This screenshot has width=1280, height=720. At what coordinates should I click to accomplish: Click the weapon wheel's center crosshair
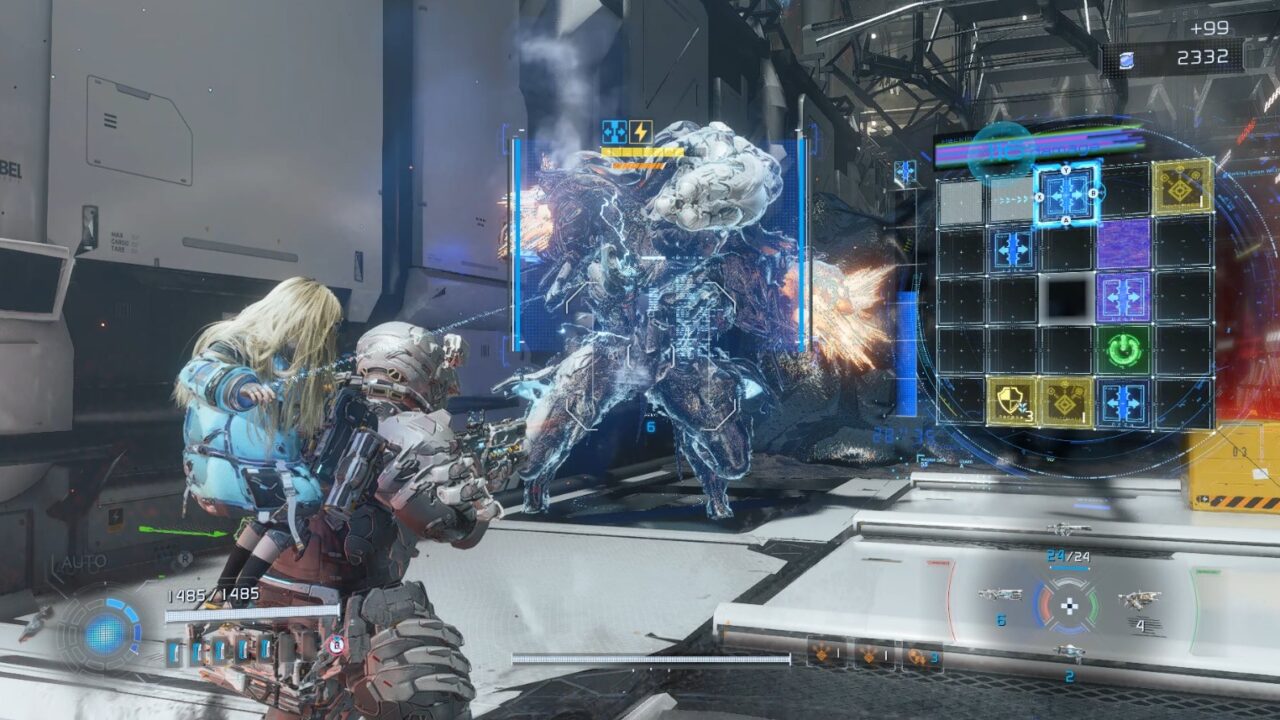(x=1069, y=604)
